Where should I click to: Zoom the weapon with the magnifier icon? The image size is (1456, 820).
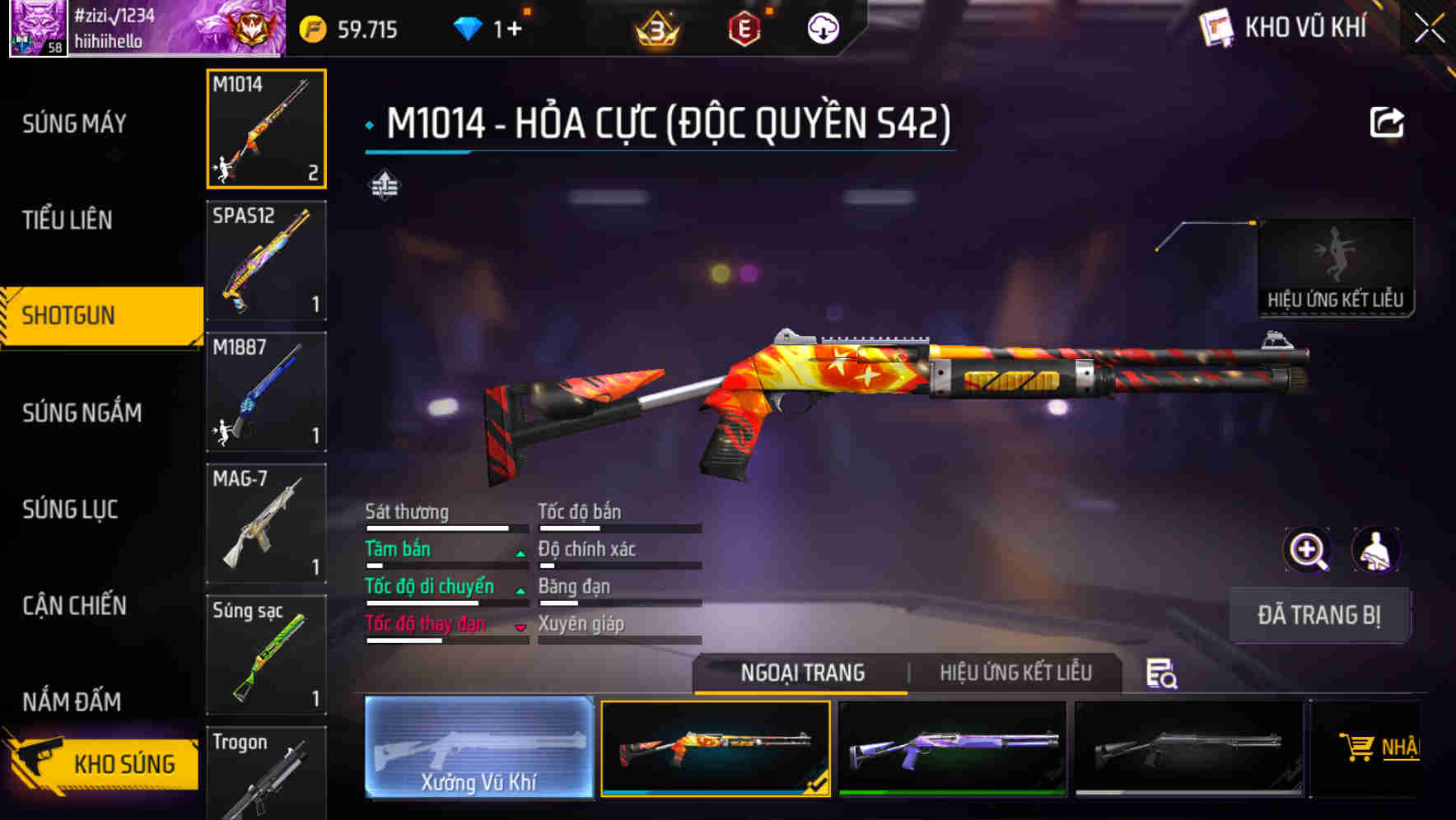click(1306, 550)
